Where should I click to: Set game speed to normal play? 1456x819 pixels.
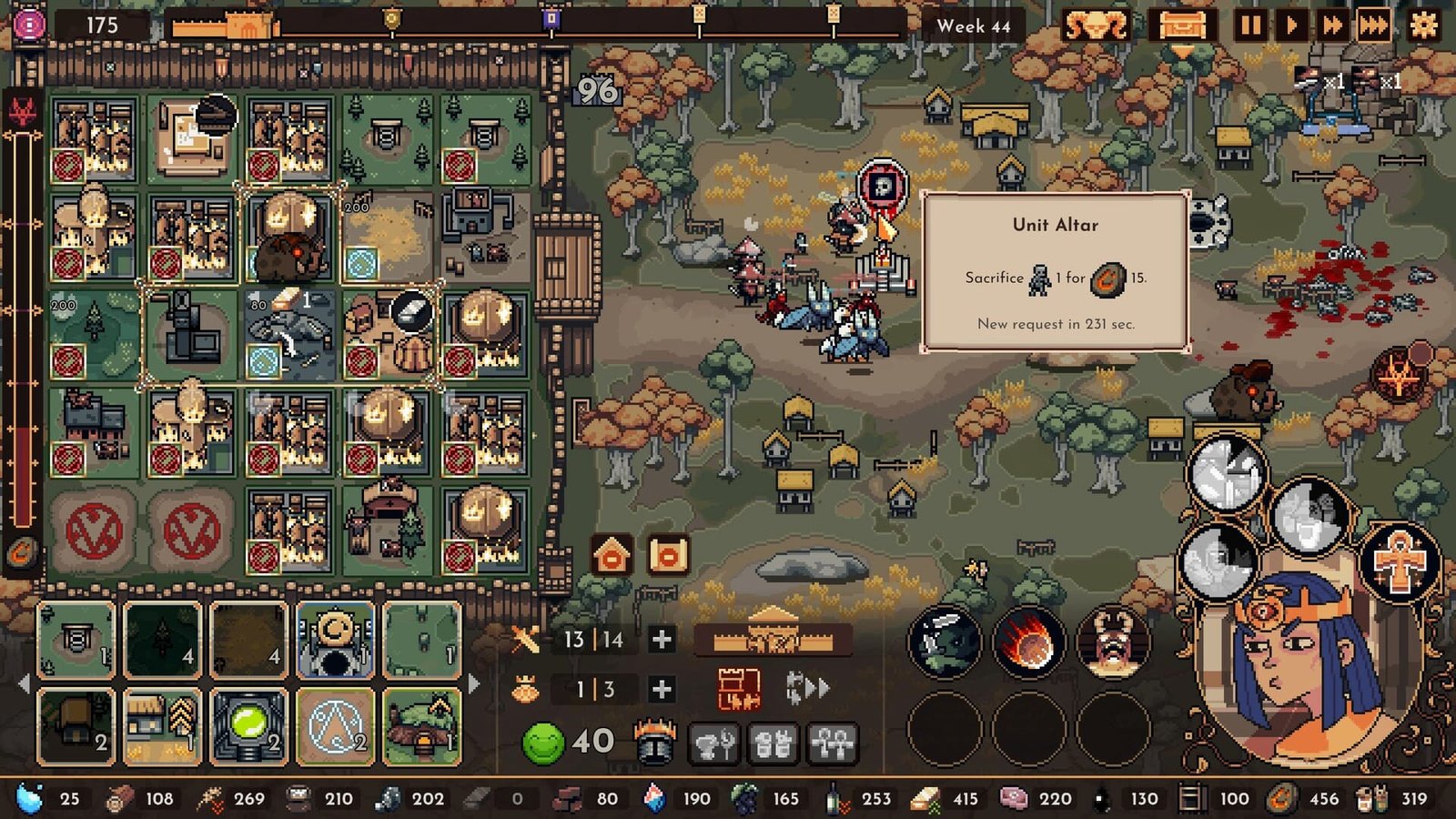1291,25
